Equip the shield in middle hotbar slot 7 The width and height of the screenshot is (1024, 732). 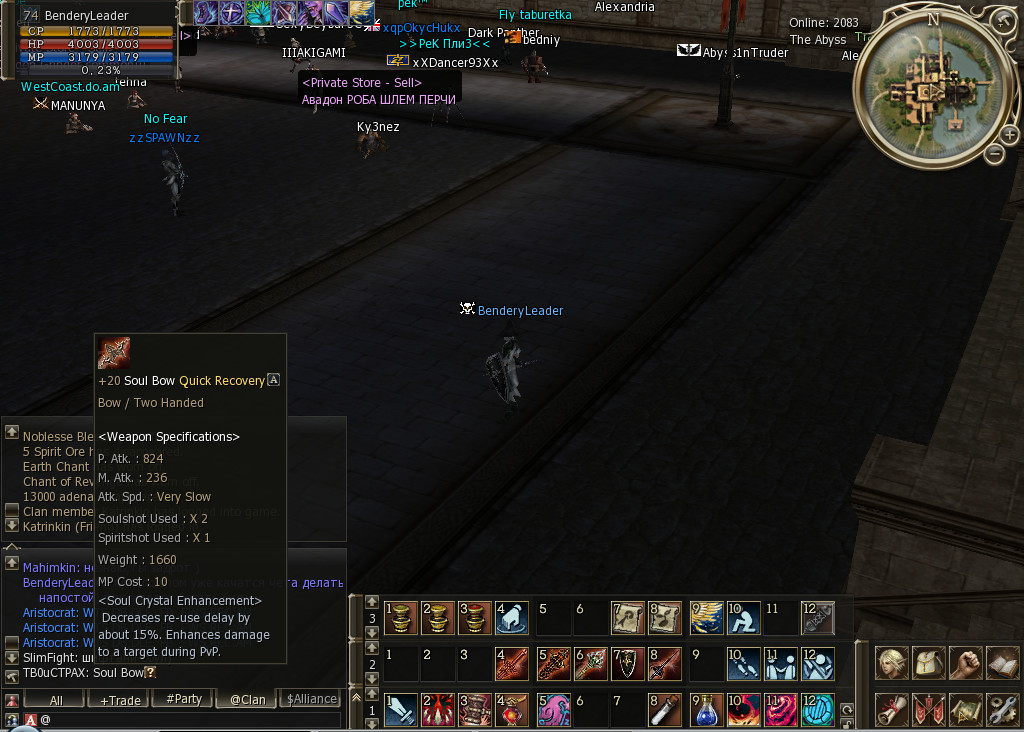pyautogui.click(x=629, y=663)
